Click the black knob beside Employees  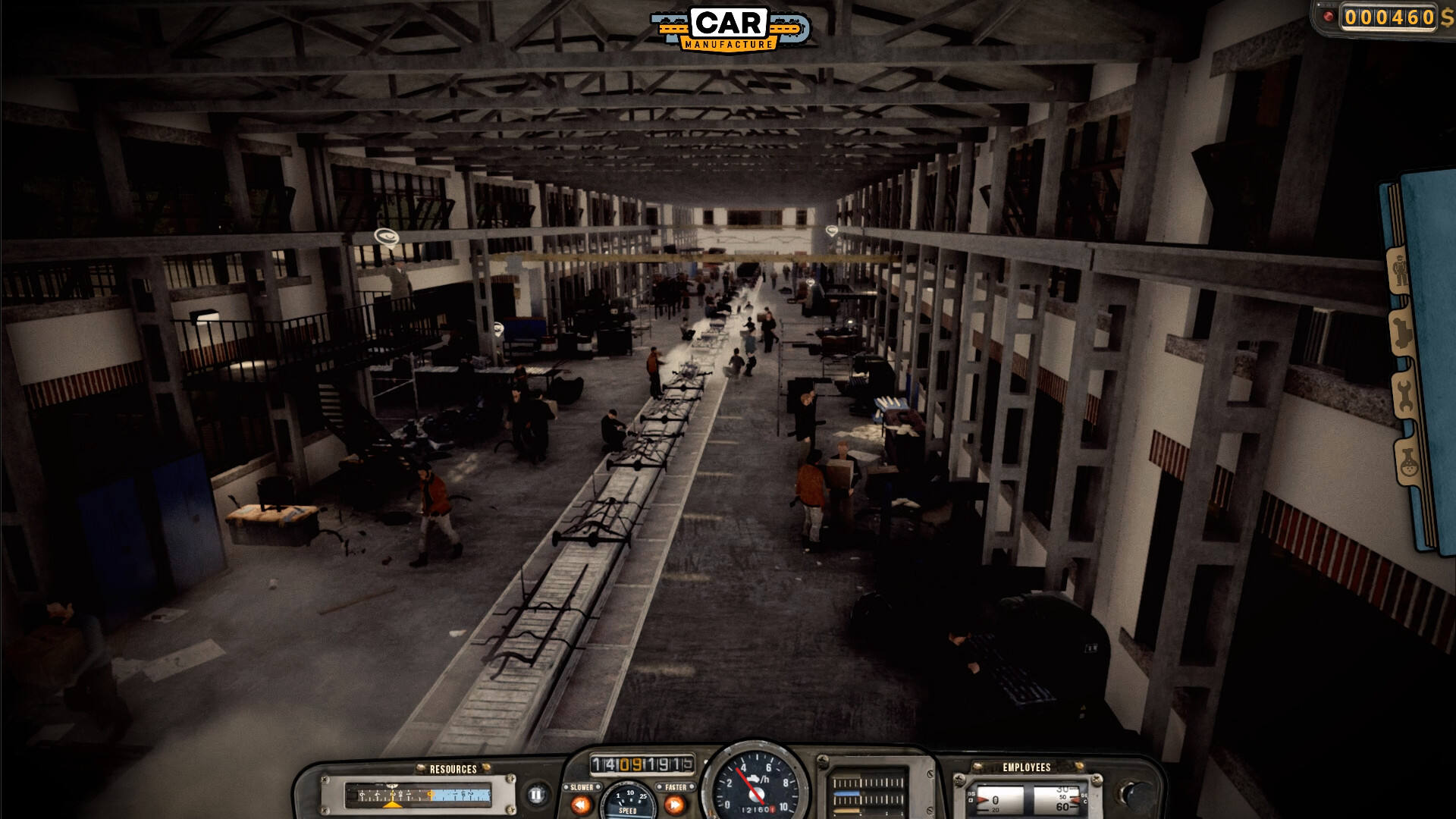coord(1137,794)
